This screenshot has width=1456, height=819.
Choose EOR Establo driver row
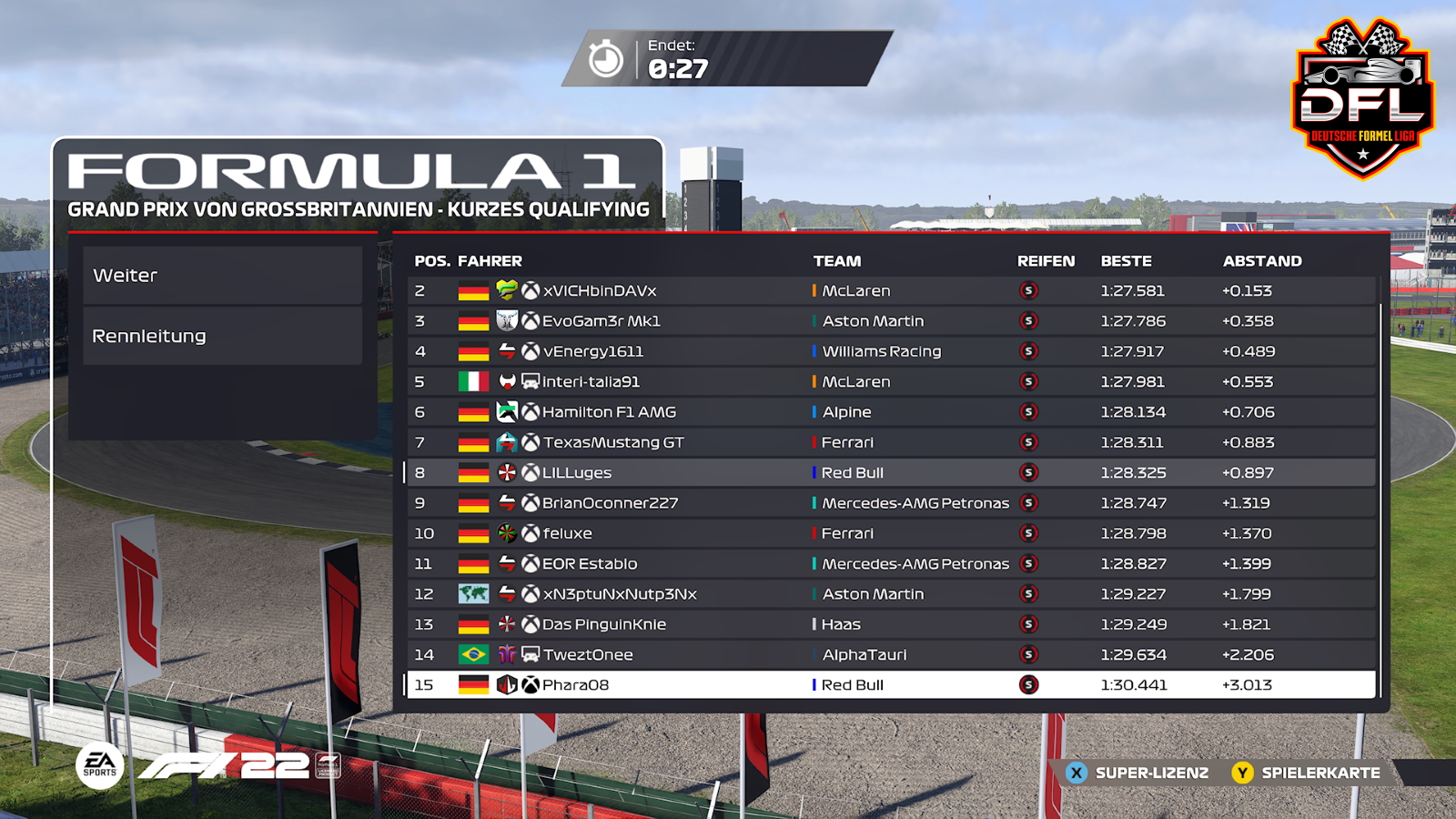890,564
